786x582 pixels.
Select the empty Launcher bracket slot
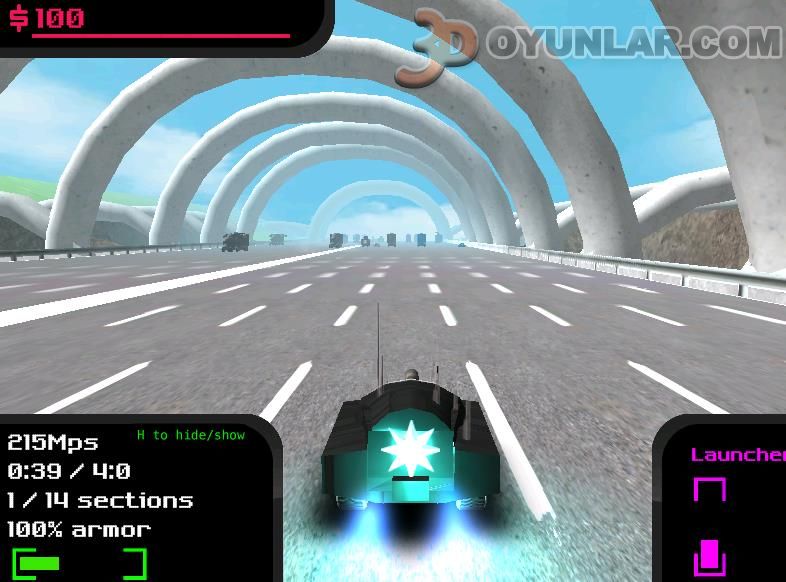[x=709, y=491]
